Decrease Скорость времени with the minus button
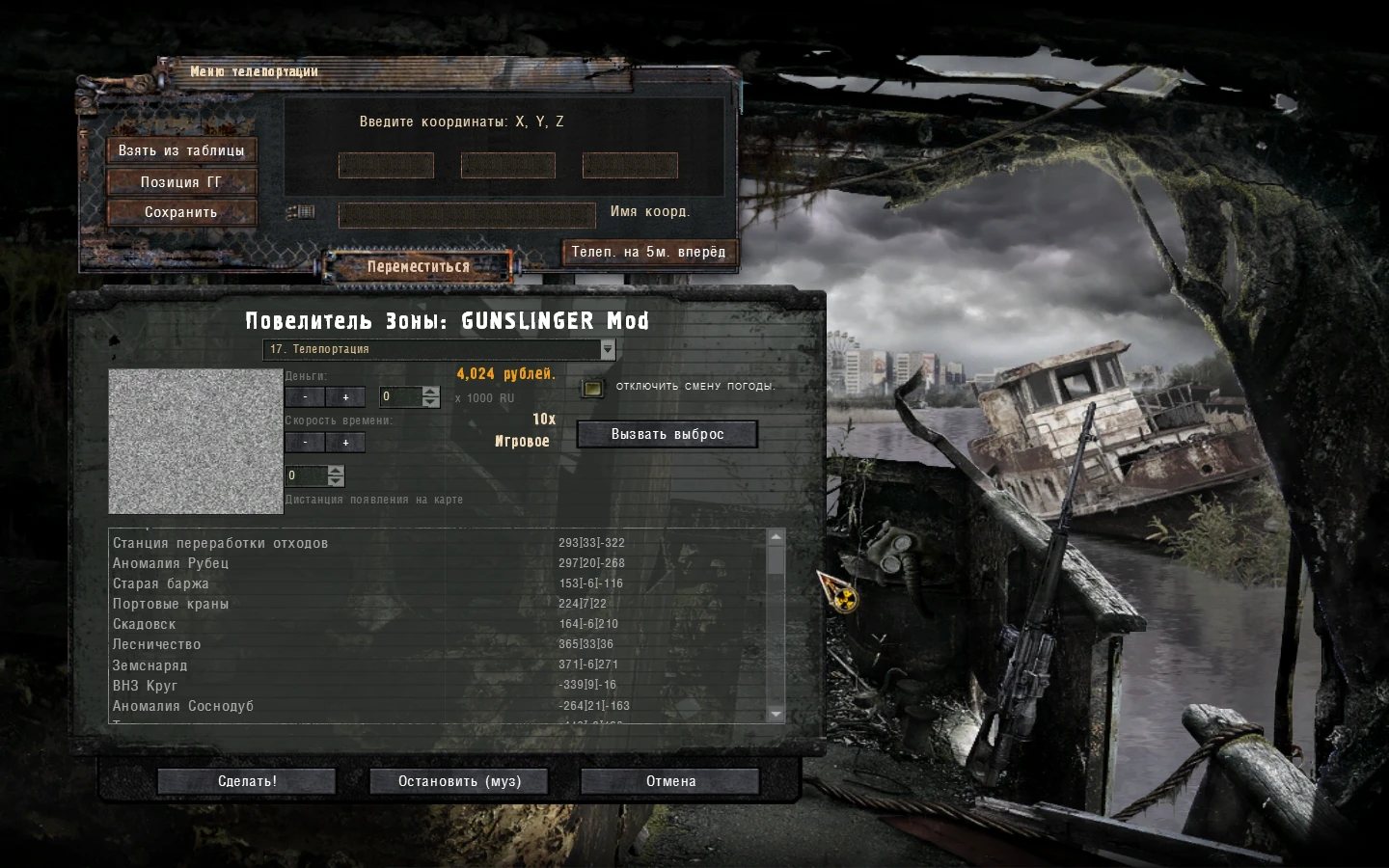Image resolution: width=1389 pixels, height=868 pixels. point(305,443)
